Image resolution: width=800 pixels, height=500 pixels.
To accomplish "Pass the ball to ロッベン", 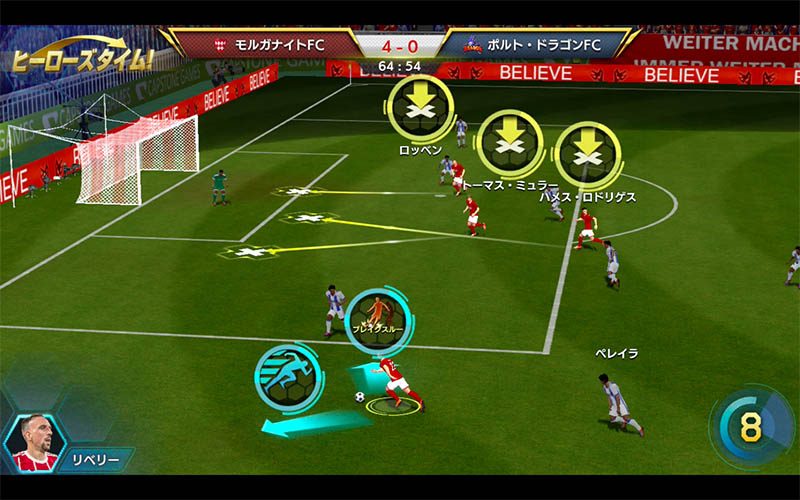I will tap(419, 107).
